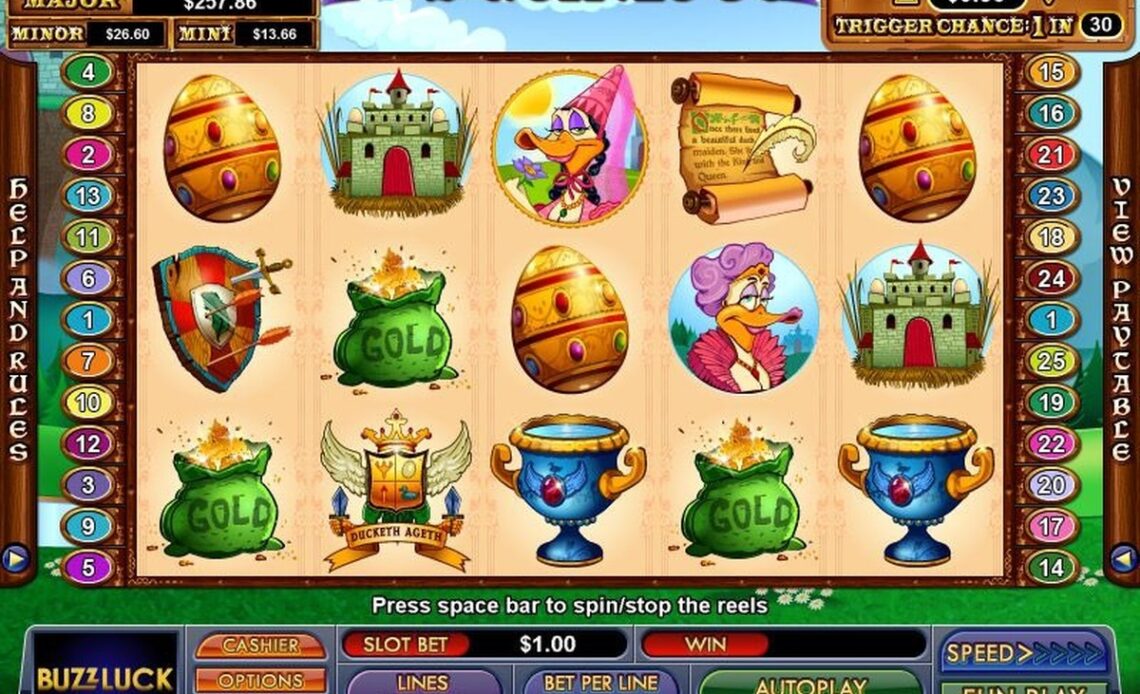The width and height of the screenshot is (1140, 694).
Task: Click the blue arrow on left post
Action: pos(16,558)
